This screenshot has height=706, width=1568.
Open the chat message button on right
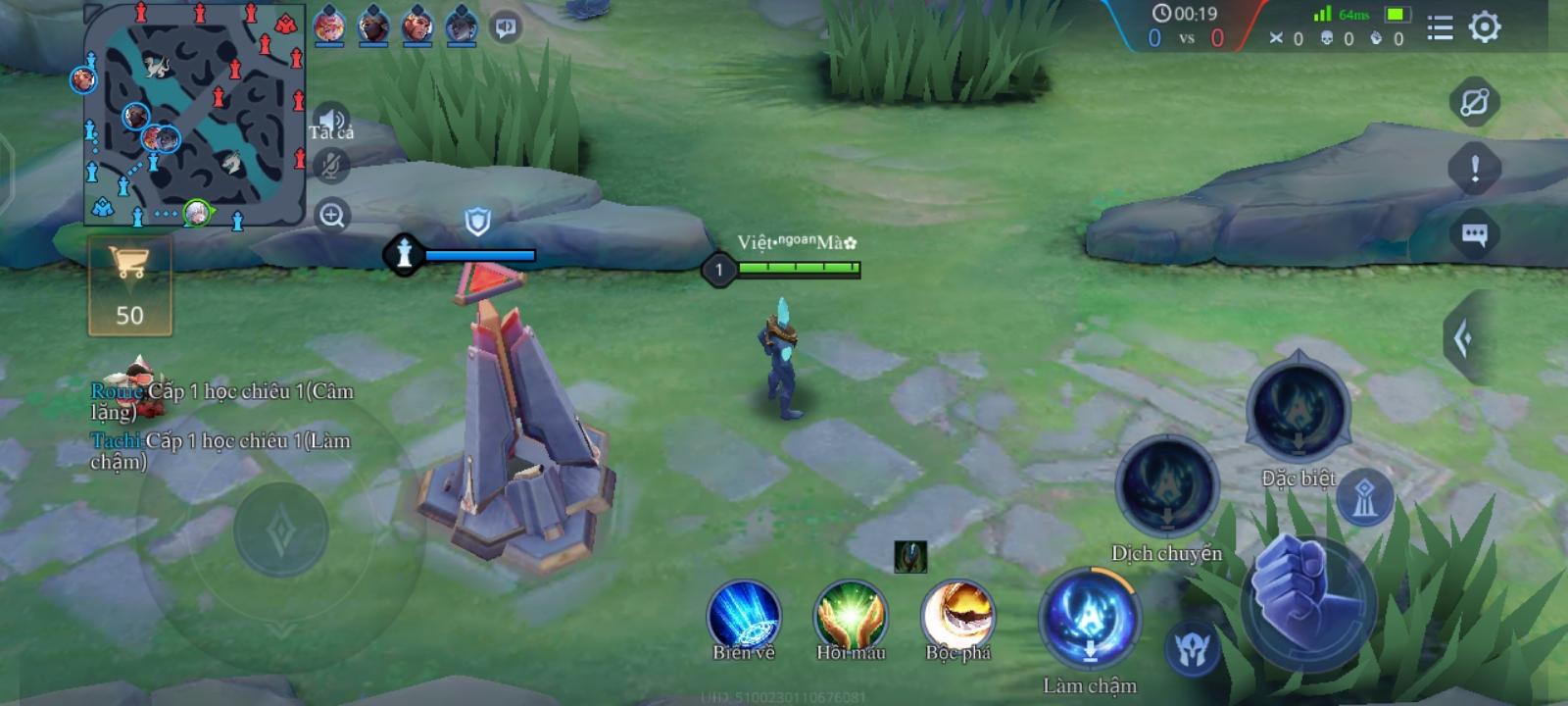point(1475,234)
